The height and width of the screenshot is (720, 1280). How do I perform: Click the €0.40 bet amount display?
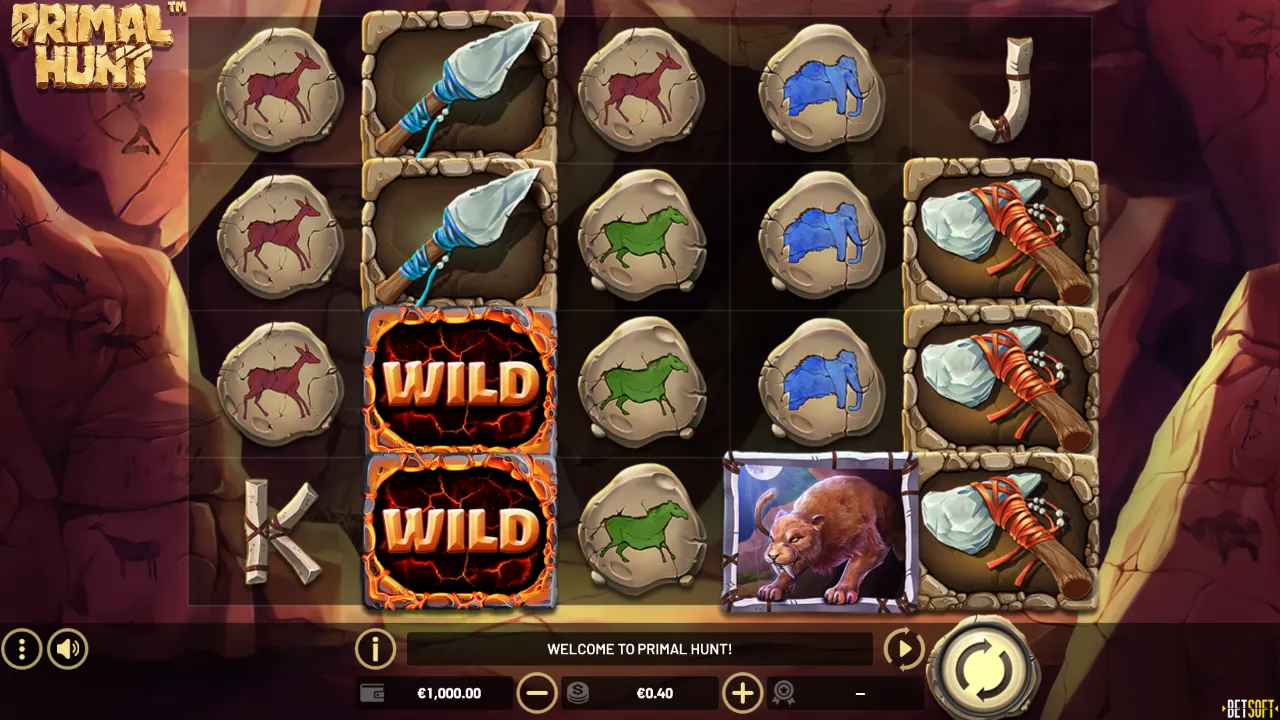655,692
